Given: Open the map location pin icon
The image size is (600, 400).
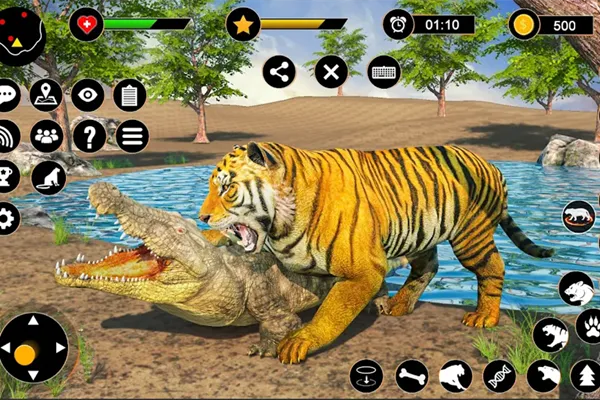Looking at the screenshot, I should click(46, 95).
